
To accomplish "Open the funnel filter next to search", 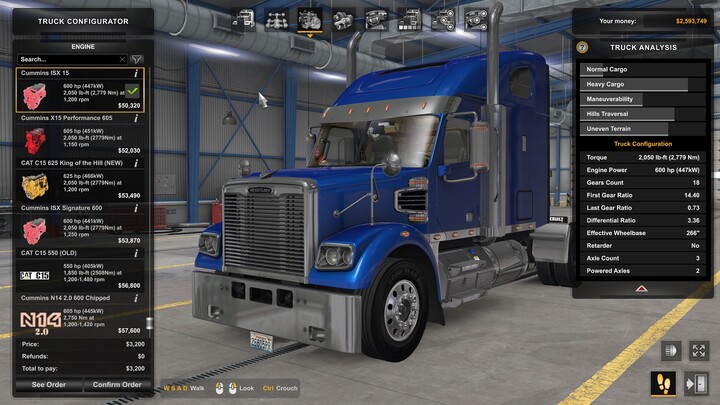I will (137, 59).
